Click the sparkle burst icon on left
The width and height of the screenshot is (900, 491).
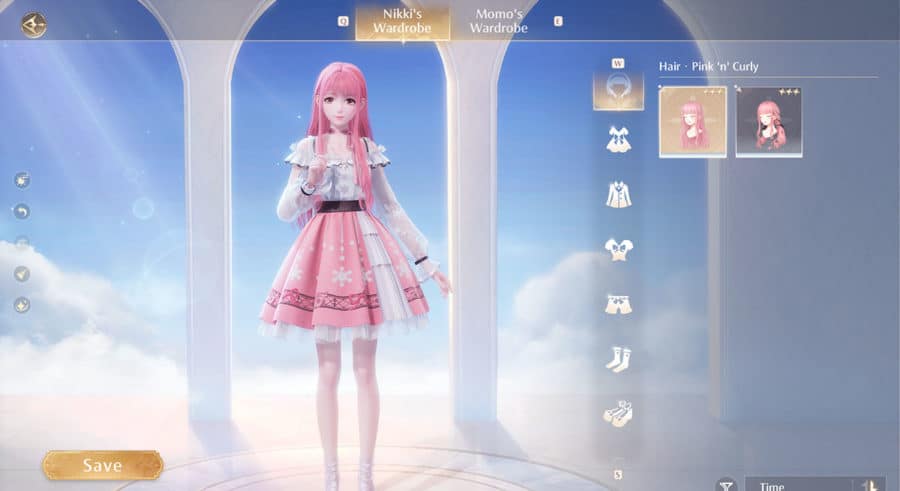22,180
